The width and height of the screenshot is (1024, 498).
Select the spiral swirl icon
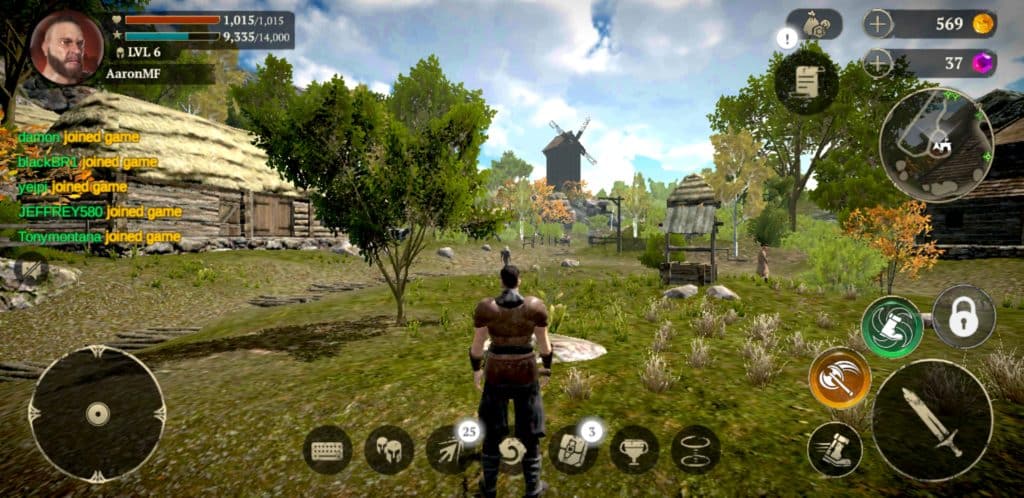point(513,451)
